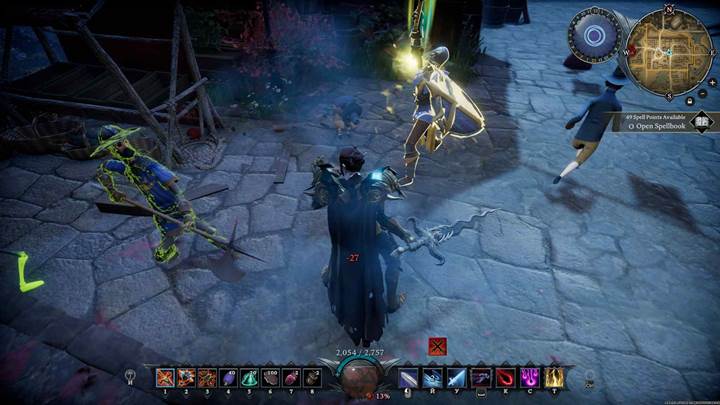Image resolution: width=720 pixels, height=405 pixels.
Task: Use the green flask in hotbar slot 5
Action: [x=249, y=378]
